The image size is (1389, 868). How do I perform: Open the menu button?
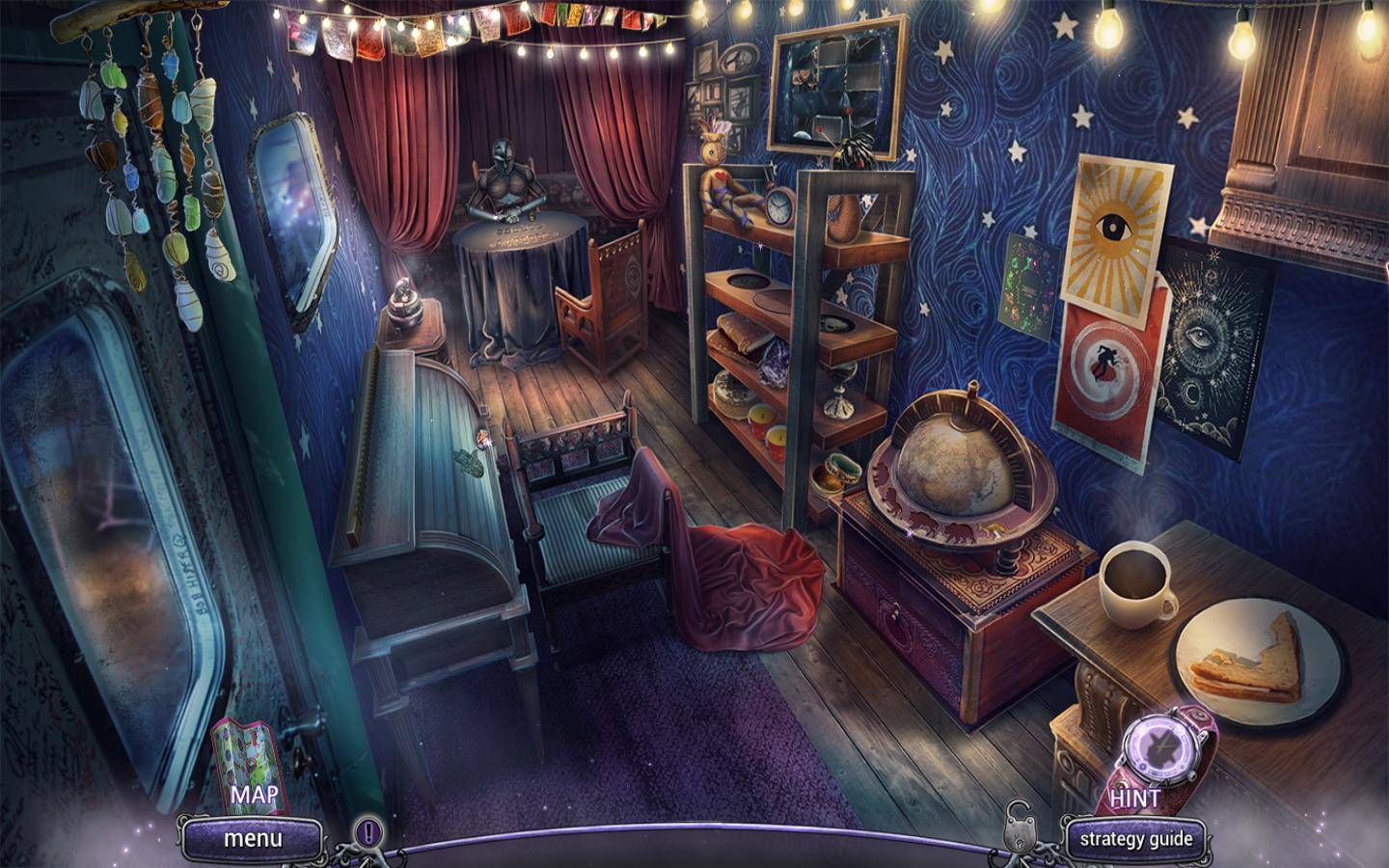(253, 838)
